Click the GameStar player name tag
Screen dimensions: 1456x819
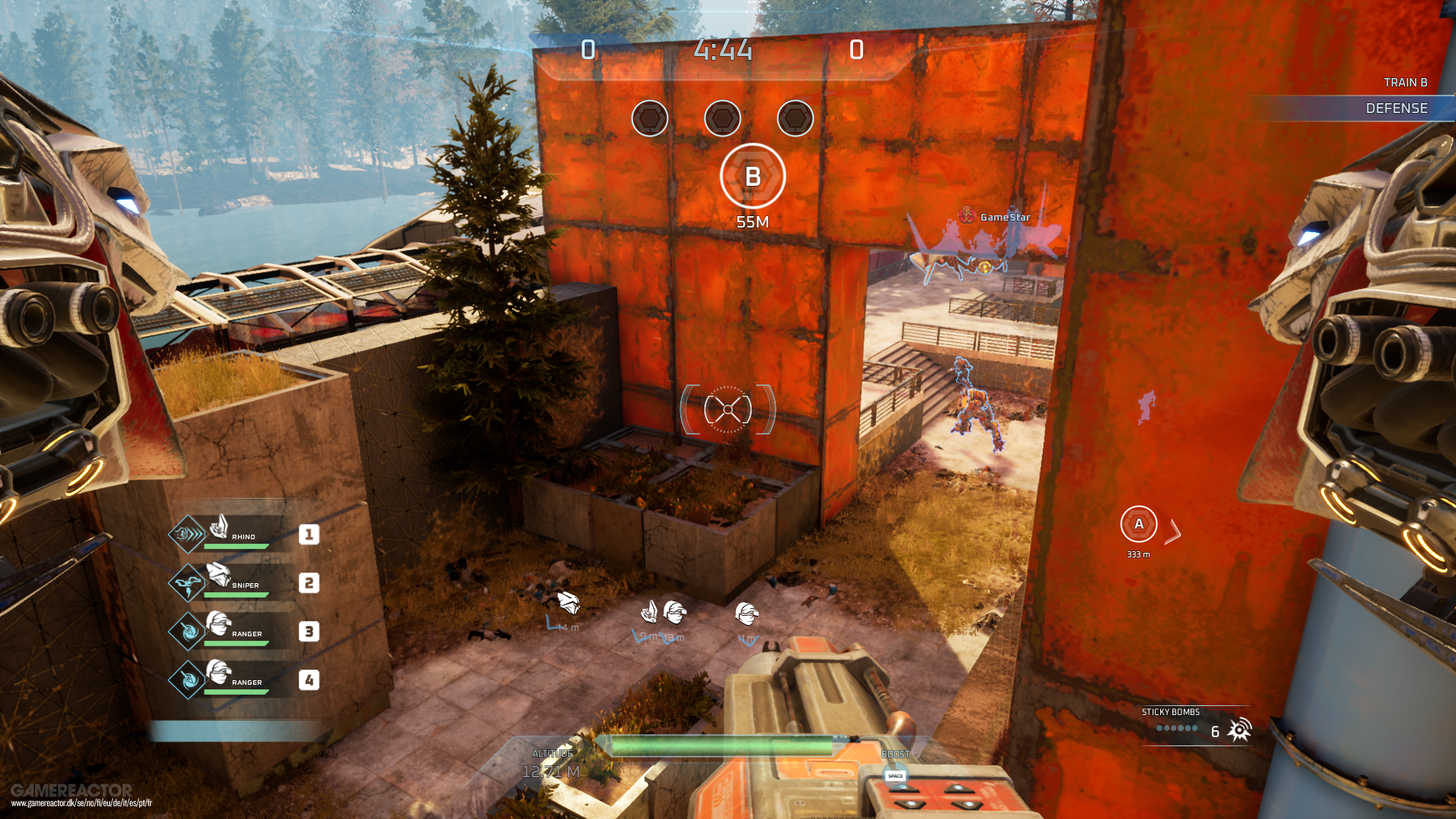[1004, 217]
